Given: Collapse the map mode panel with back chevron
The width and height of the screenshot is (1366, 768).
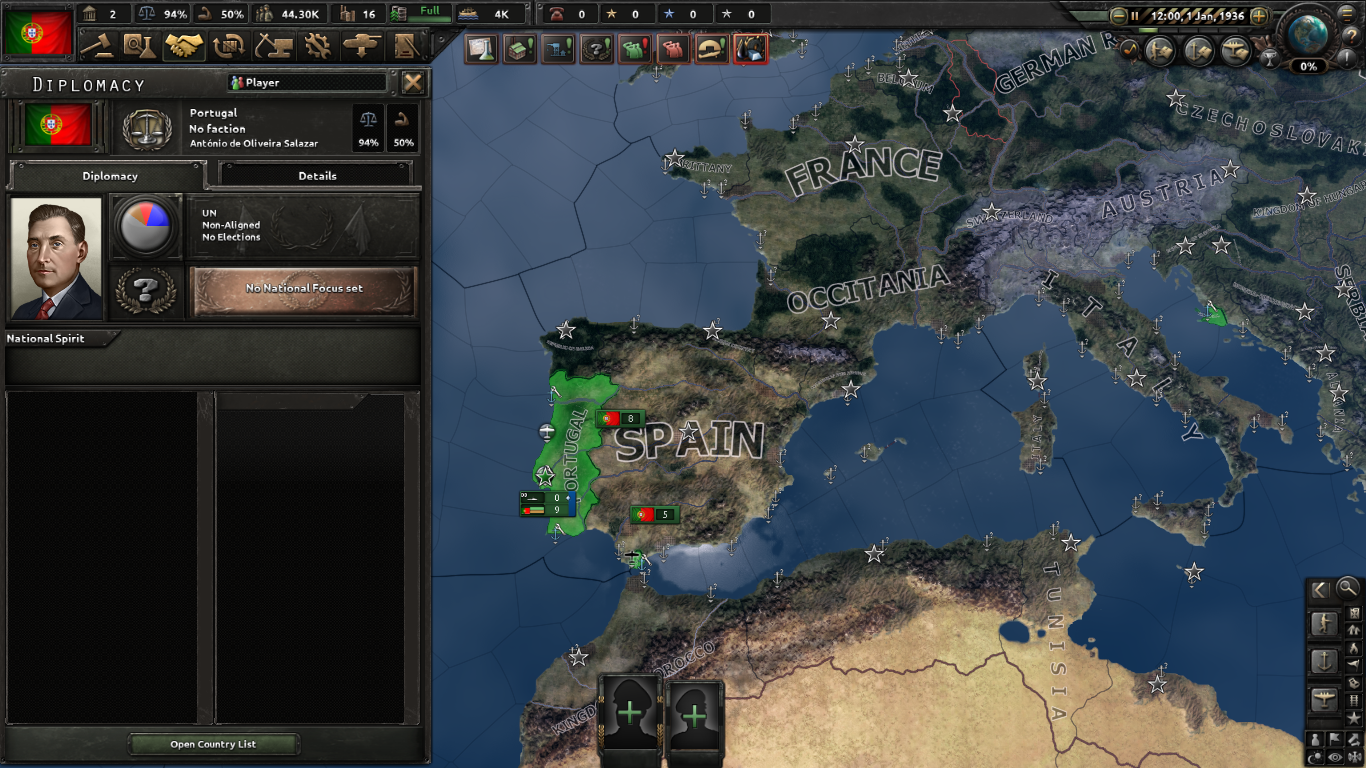Looking at the screenshot, I should (x=1319, y=589).
